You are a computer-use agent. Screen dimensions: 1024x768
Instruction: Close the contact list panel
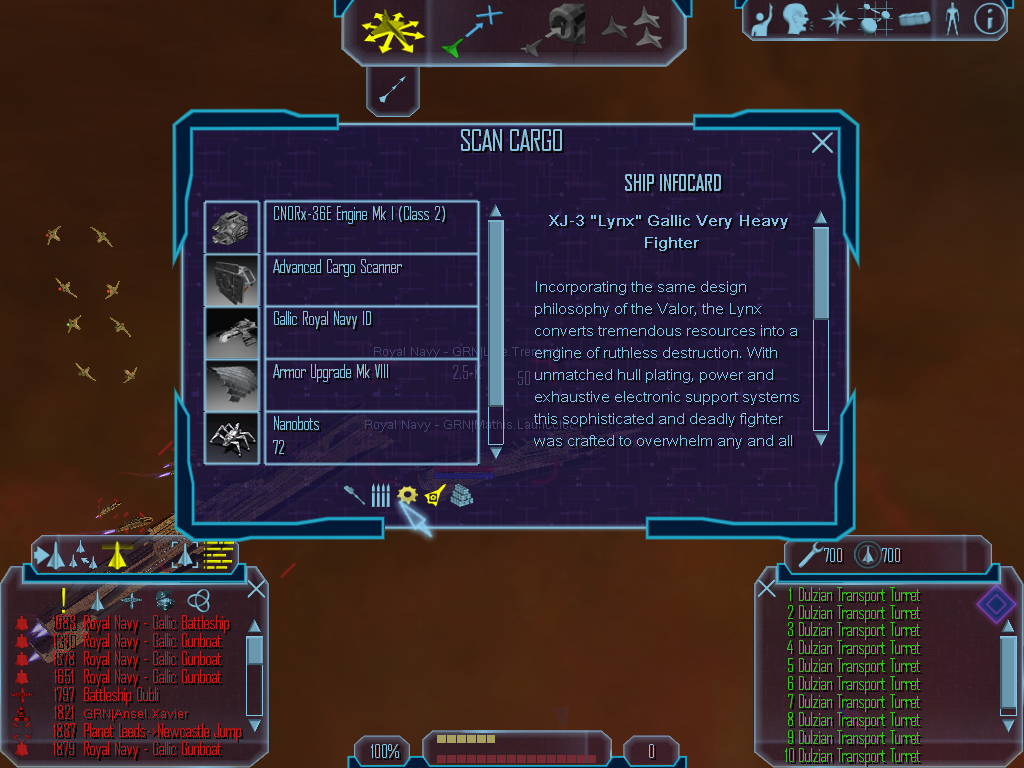[x=256, y=589]
